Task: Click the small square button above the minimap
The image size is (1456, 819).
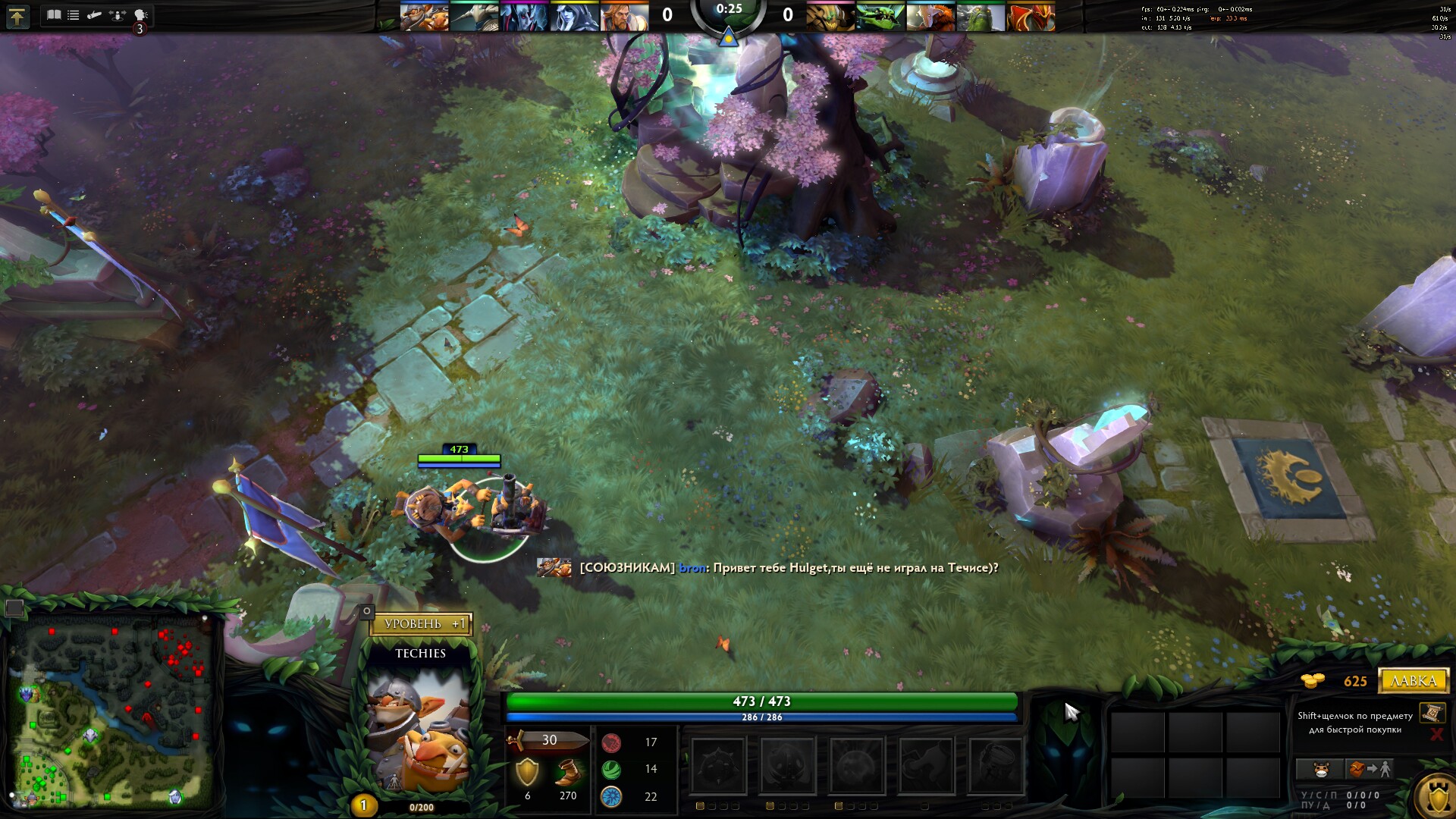Action: 14,607
